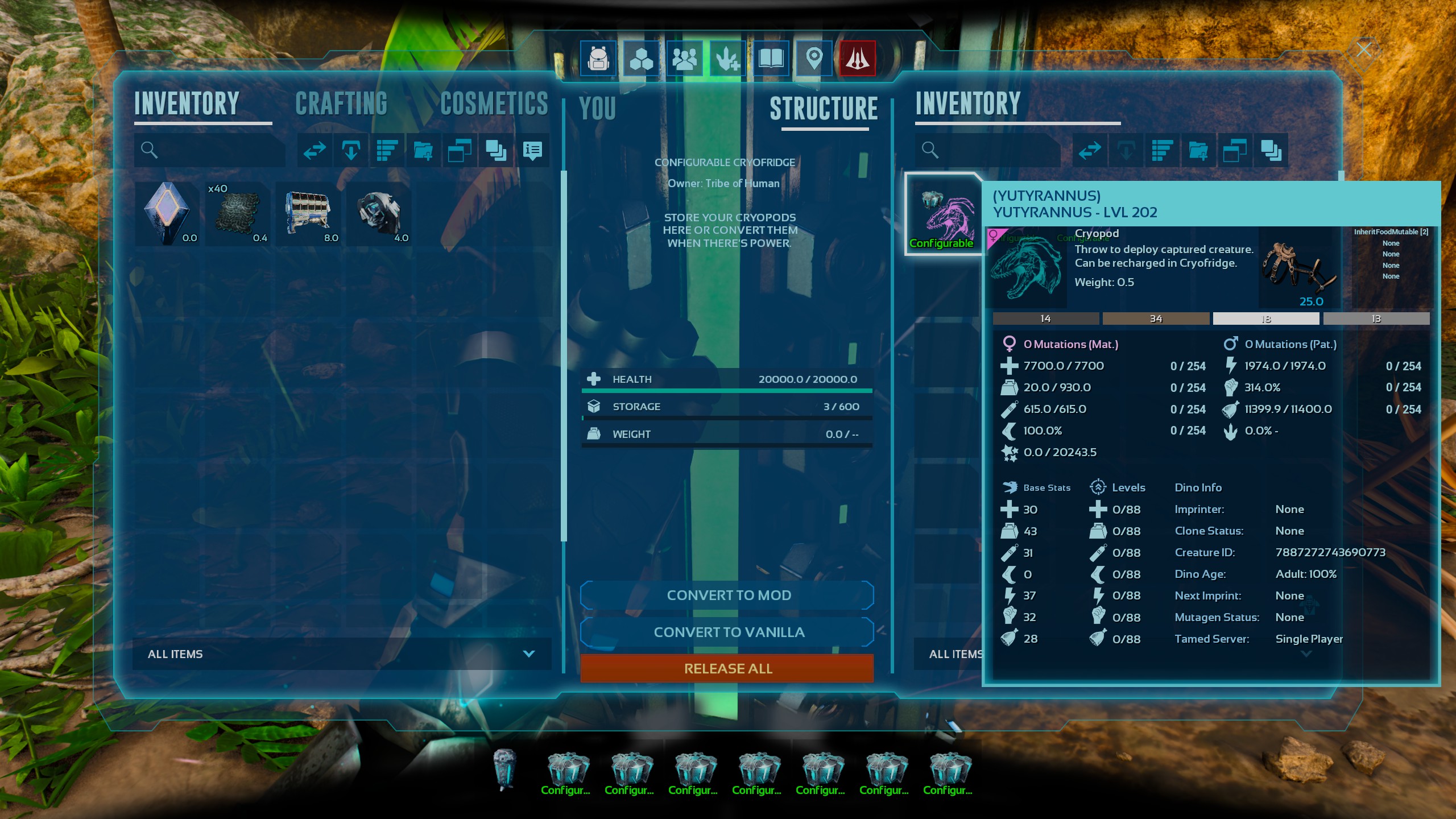
Task: Sort player inventory with the sort icon
Action: (387, 150)
